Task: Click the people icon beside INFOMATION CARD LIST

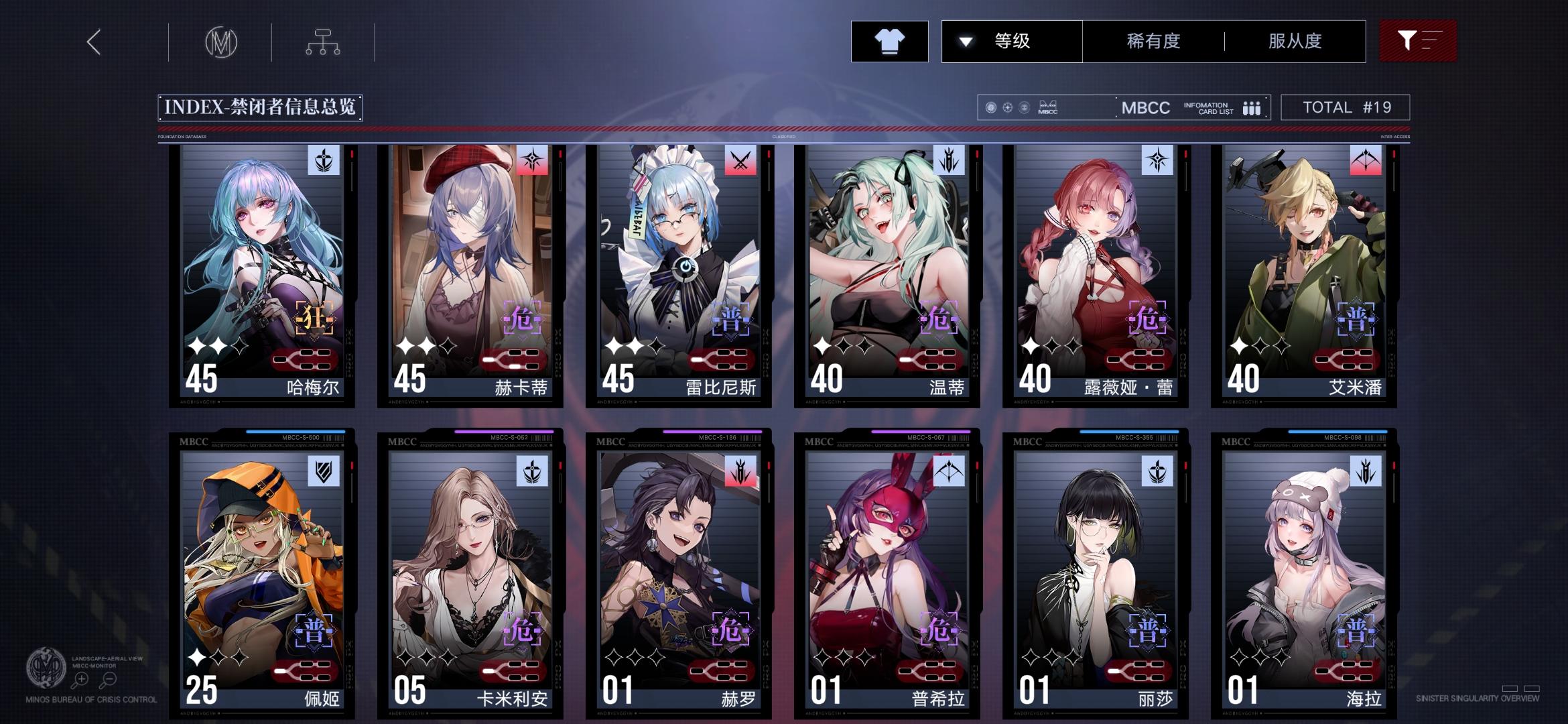Action: click(x=1252, y=107)
